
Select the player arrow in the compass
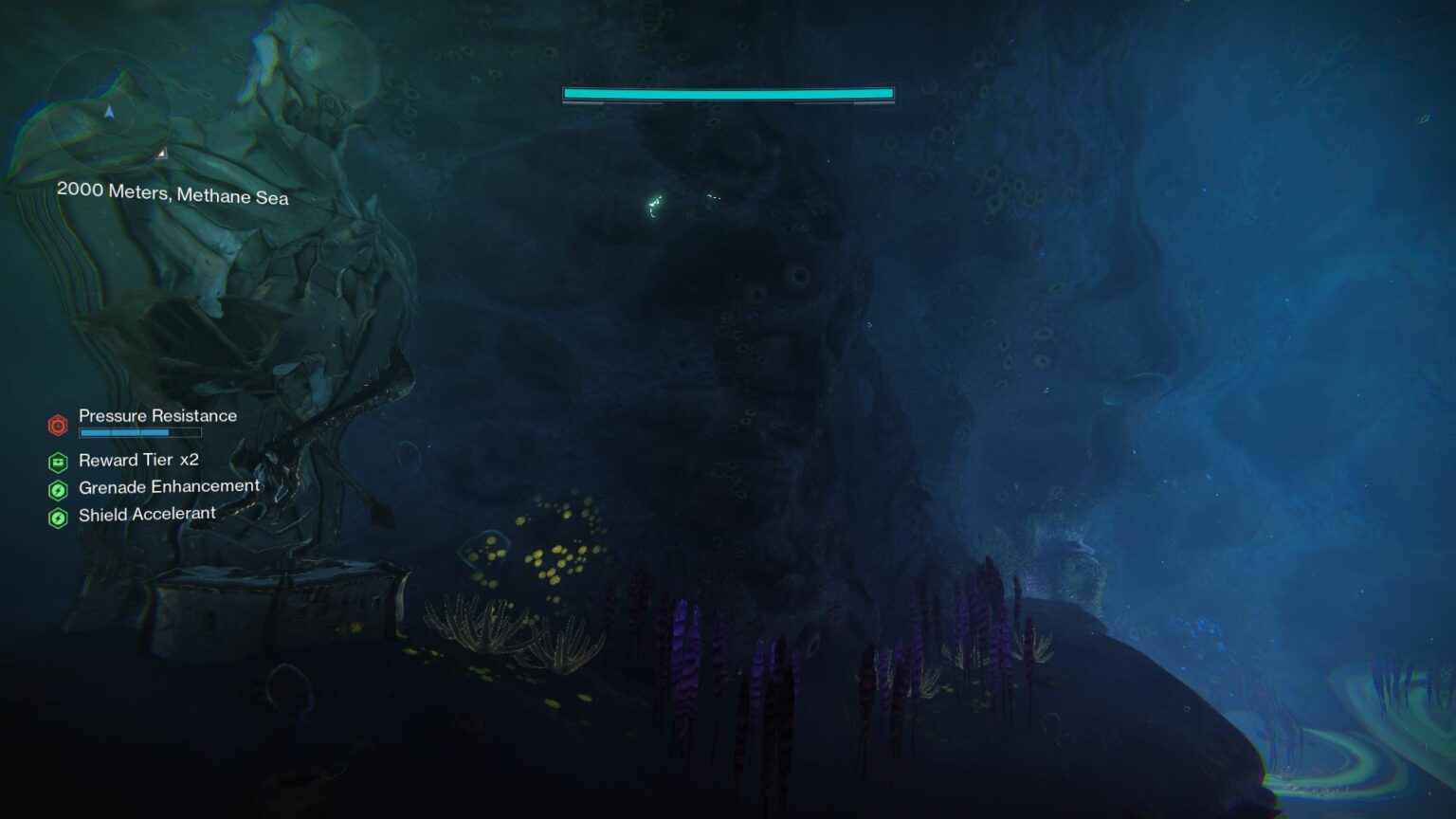(110, 113)
